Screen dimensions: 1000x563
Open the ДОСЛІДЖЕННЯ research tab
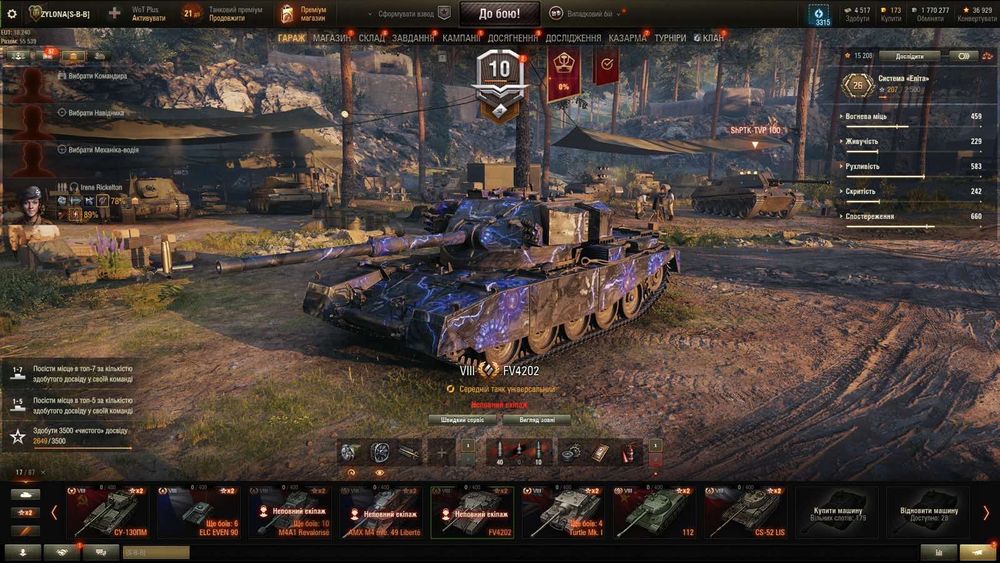[573, 38]
